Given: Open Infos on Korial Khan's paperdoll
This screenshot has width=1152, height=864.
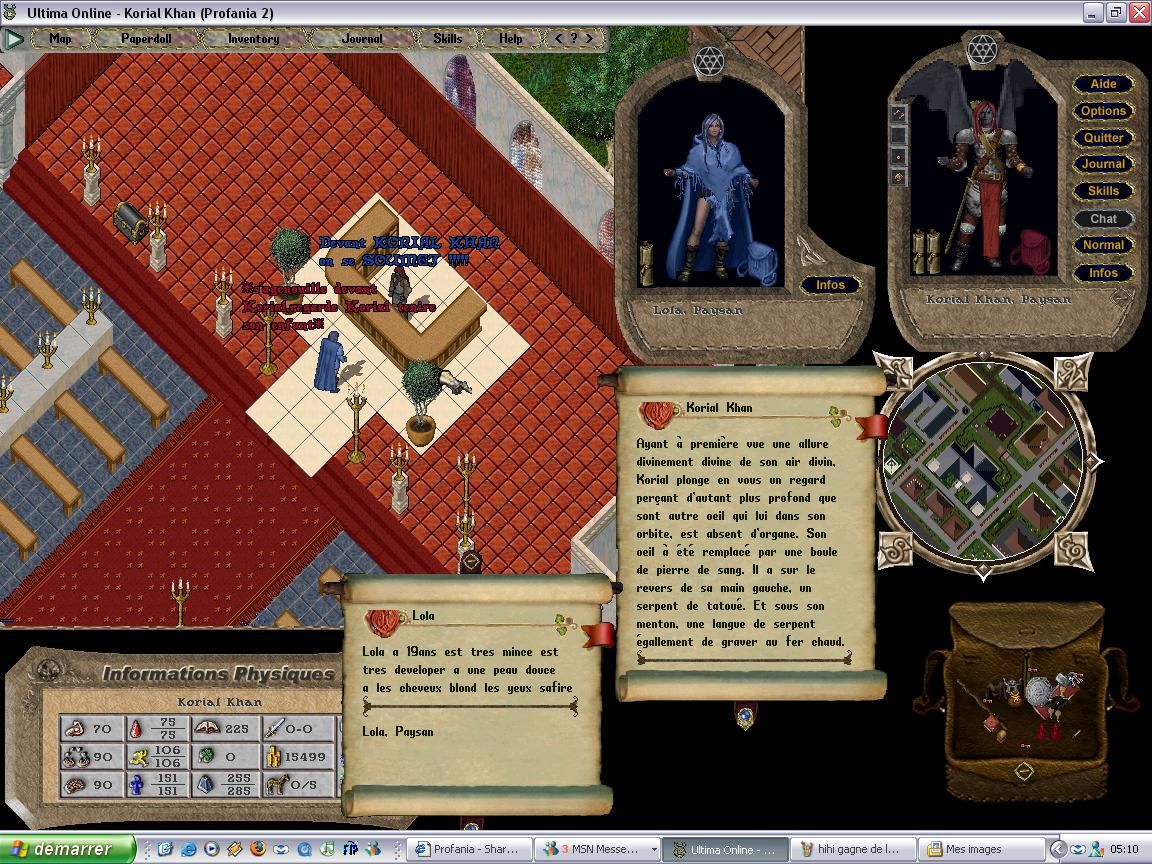Looking at the screenshot, I should pyautogui.click(x=1103, y=273).
